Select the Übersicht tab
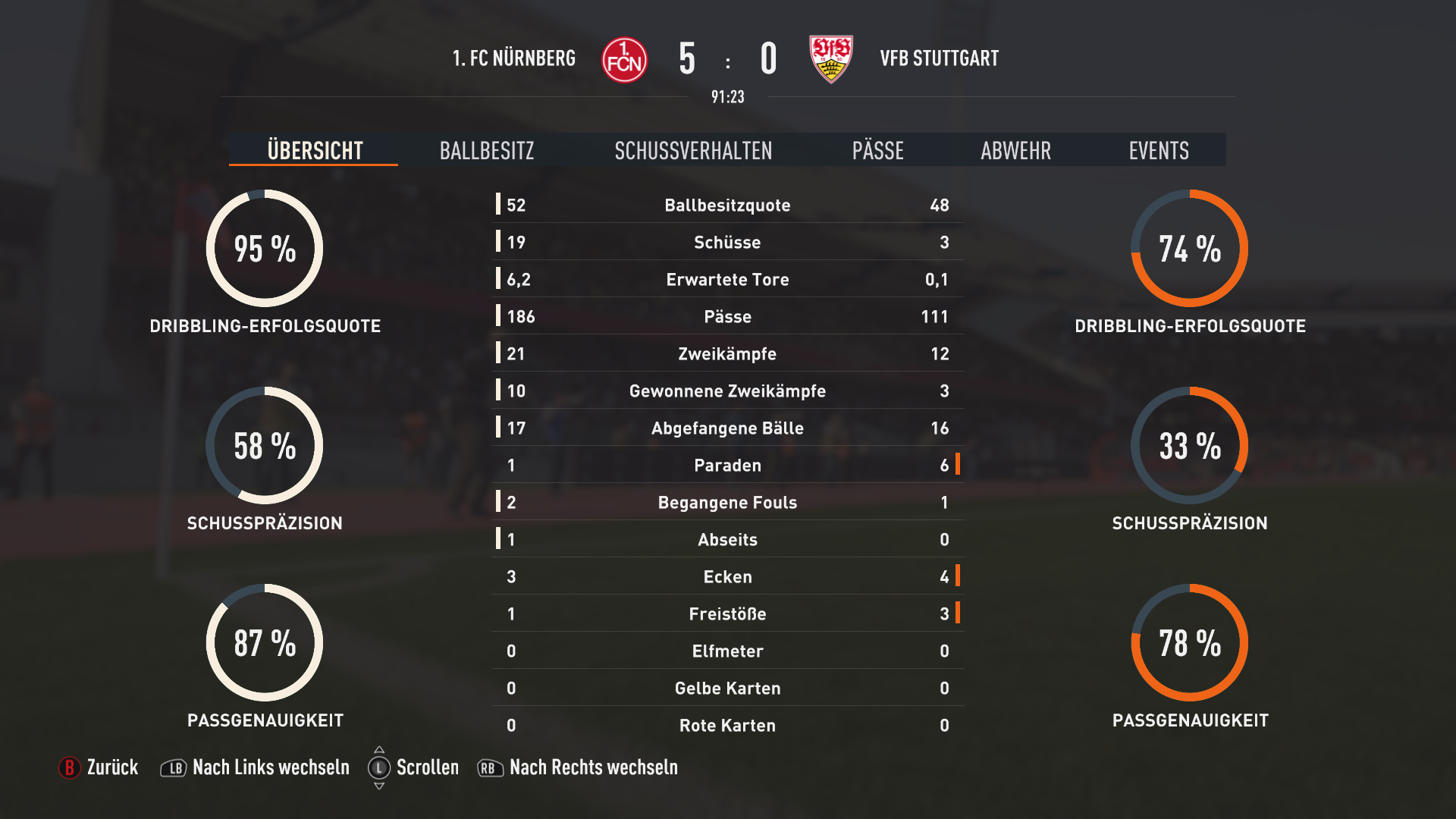Viewport: 1456px width, 819px height. (x=315, y=150)
